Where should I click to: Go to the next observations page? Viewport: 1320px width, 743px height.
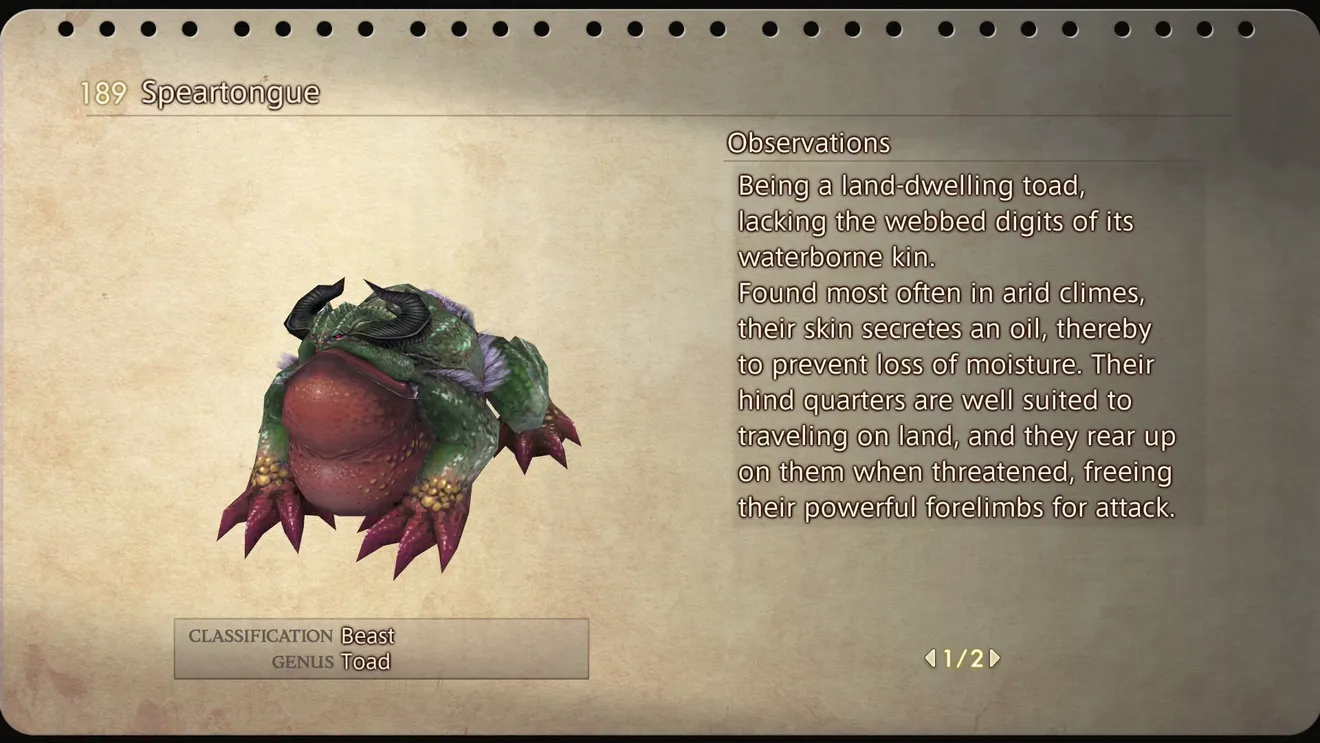pos(994,658)
